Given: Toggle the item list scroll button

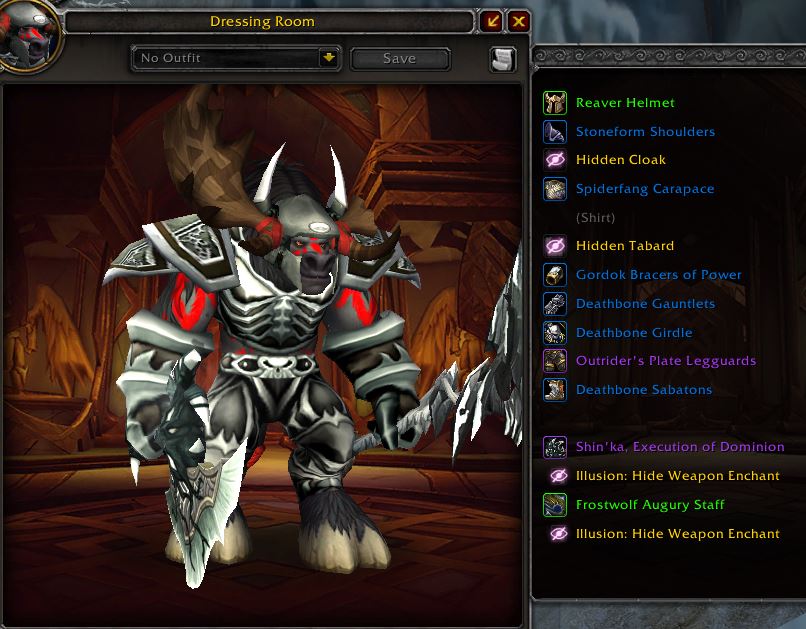Looking at the screenshot, I should (x=502, y=59).
